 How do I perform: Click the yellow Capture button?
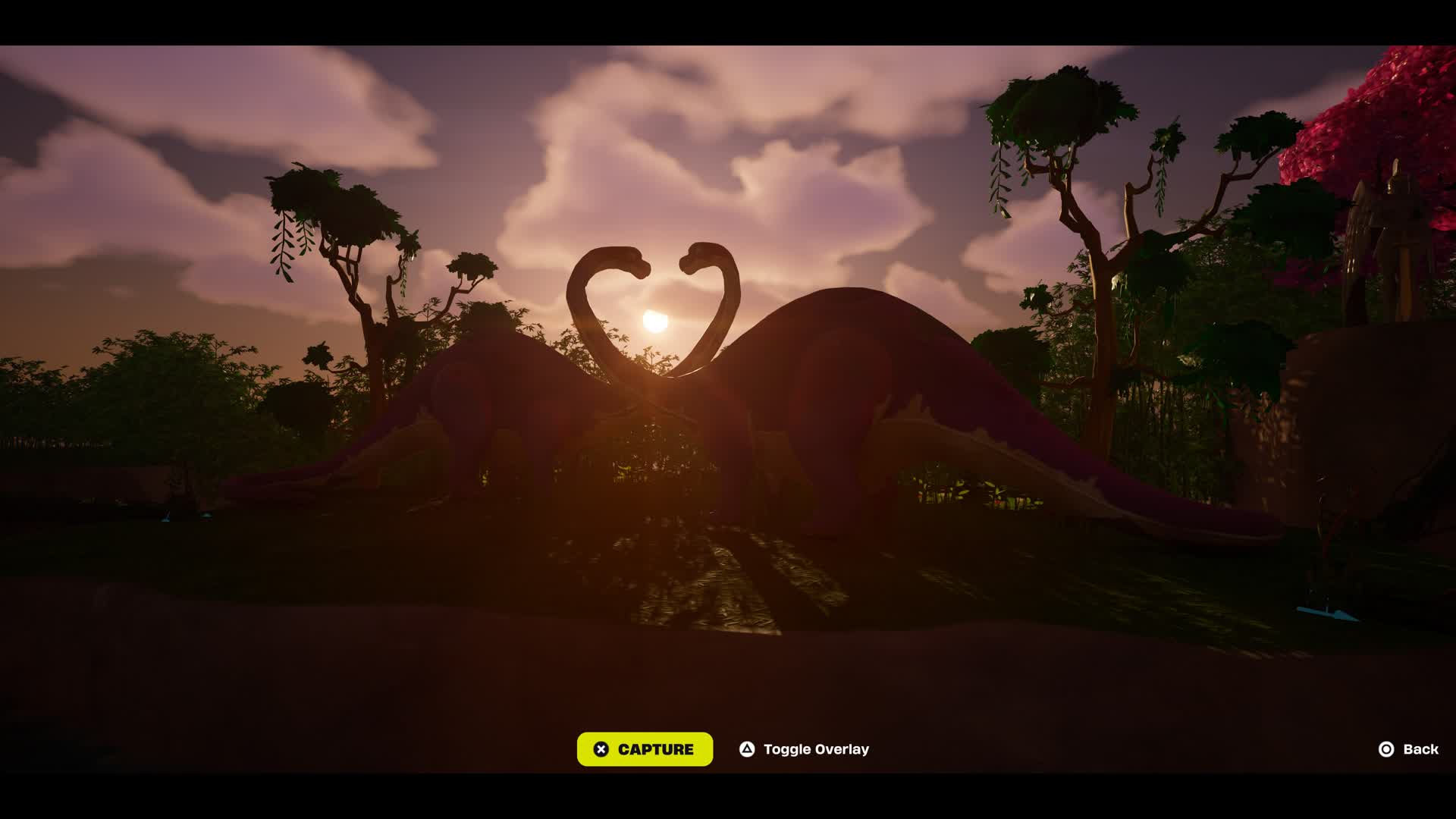[645, 749]
